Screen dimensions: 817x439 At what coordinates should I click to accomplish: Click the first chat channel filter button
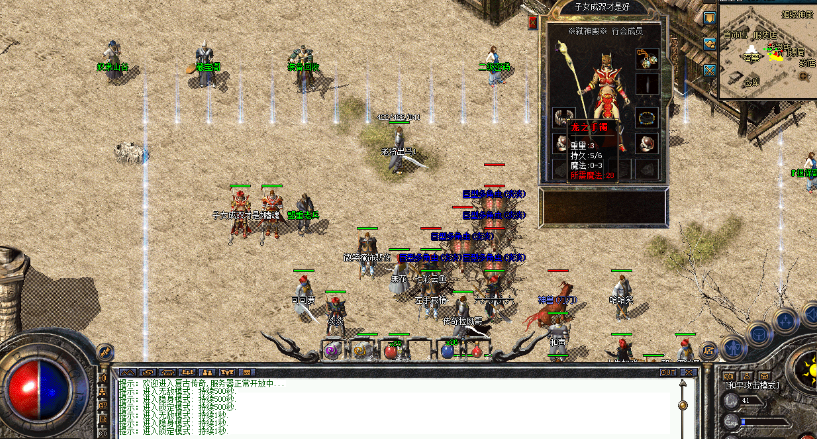(130, 369)
